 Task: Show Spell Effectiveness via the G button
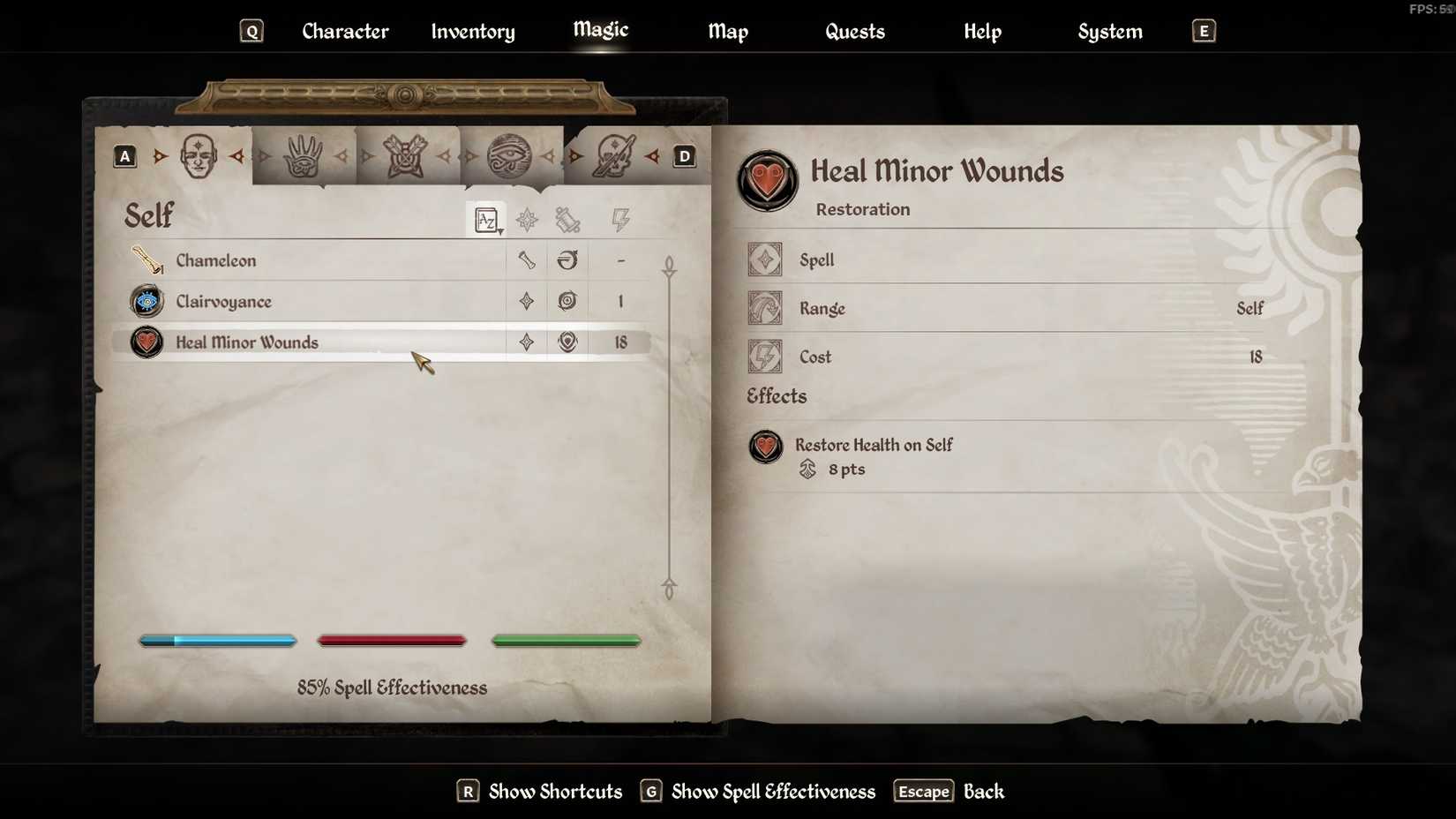click(x=651, y=792)
